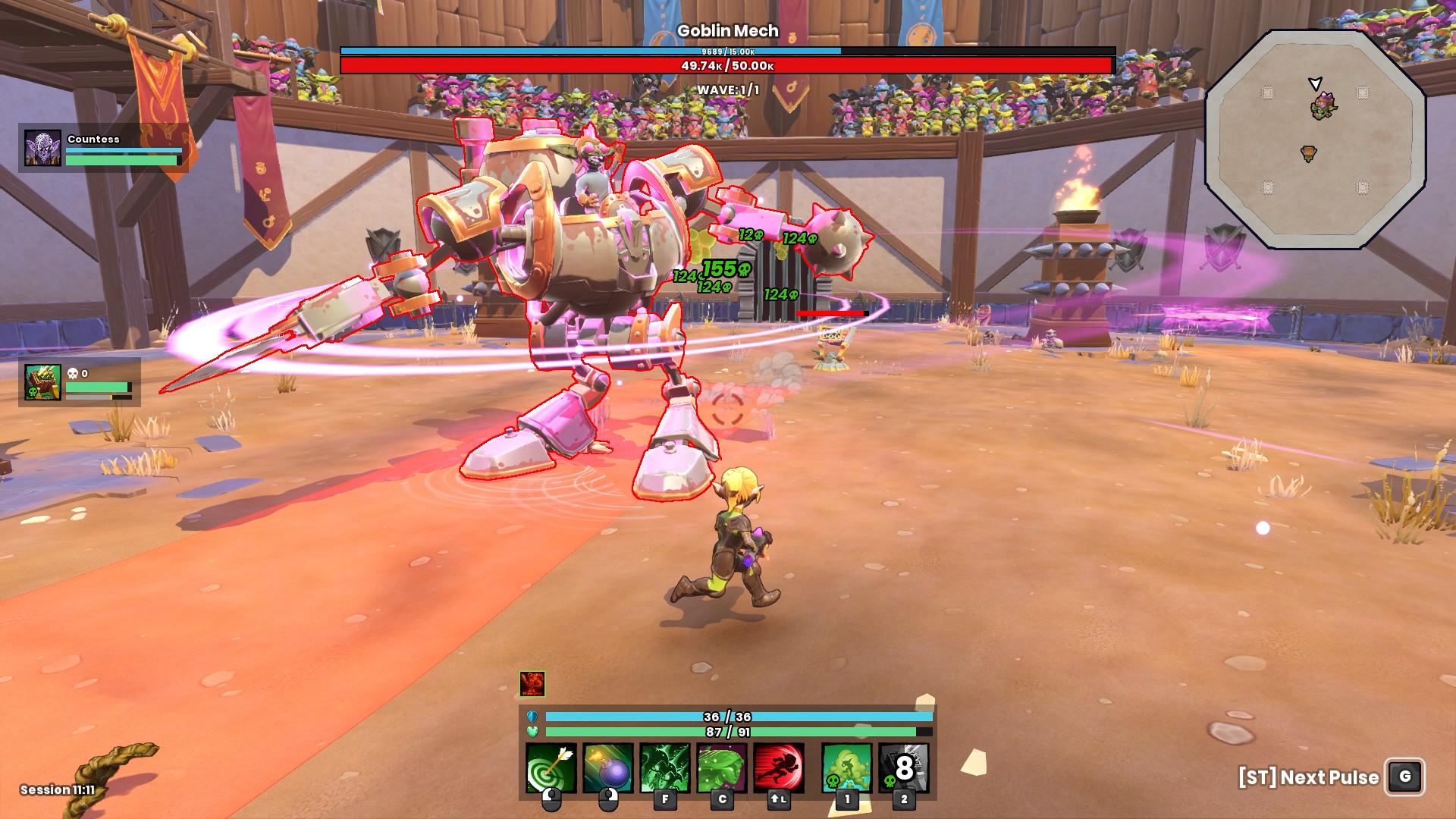
Task: Click the white arrow marker on the minimap
Action: [x=1315, y=80]
